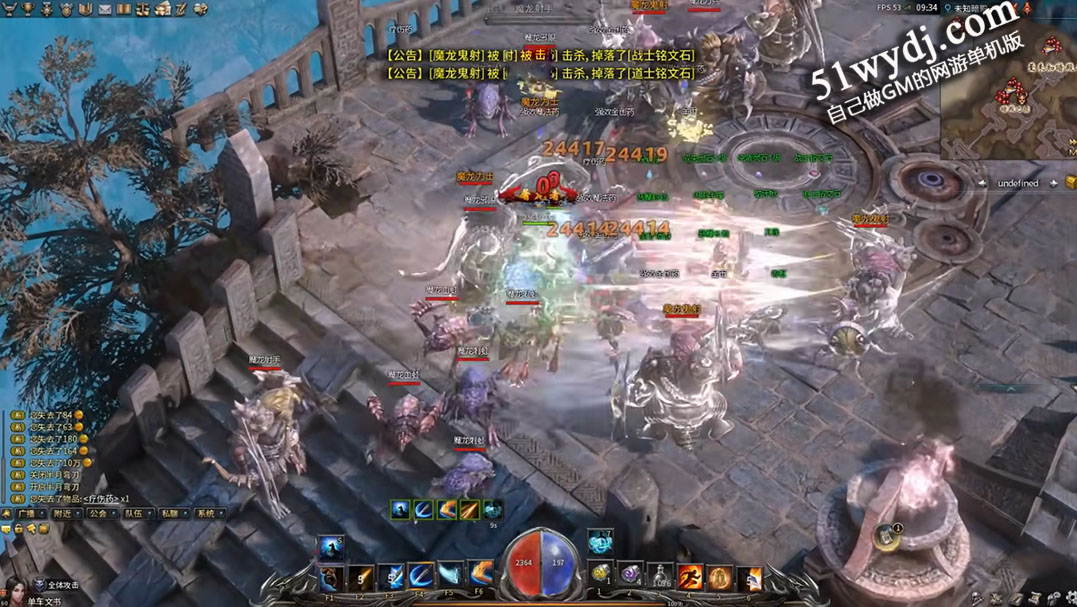Use the F4 crescent slash skill
The width and height of the screenshot is (1077, 607).
(421, 577)
